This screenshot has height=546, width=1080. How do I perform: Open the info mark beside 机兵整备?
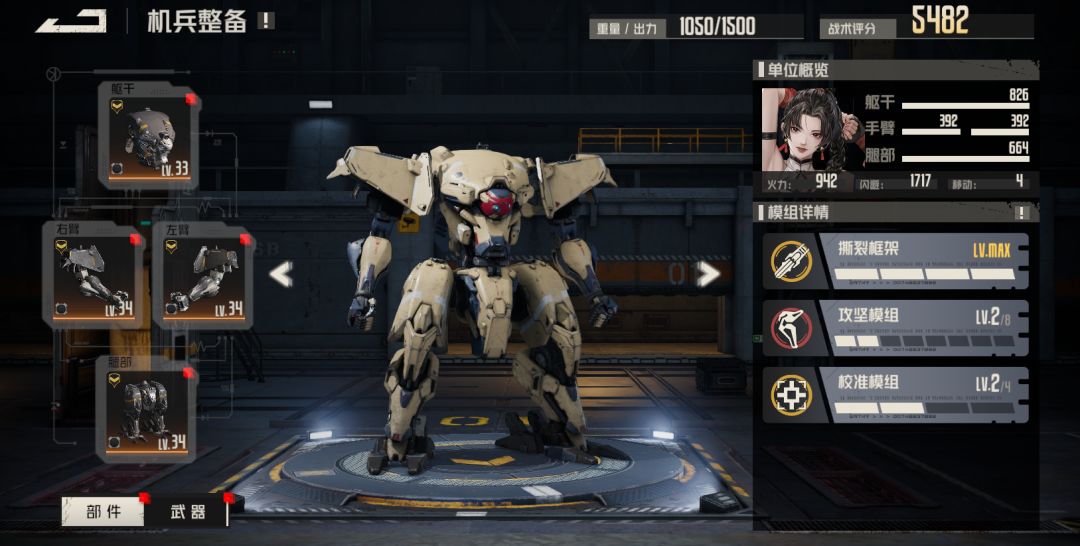(x=265, y=20)
